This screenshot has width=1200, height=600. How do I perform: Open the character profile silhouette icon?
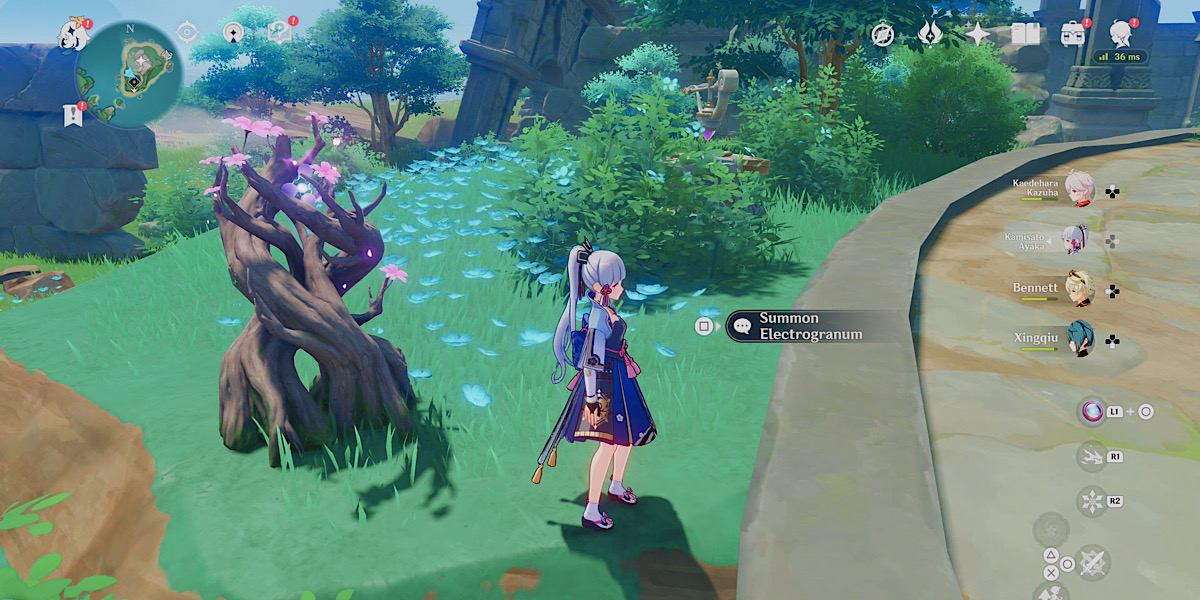coord(1122,33)
